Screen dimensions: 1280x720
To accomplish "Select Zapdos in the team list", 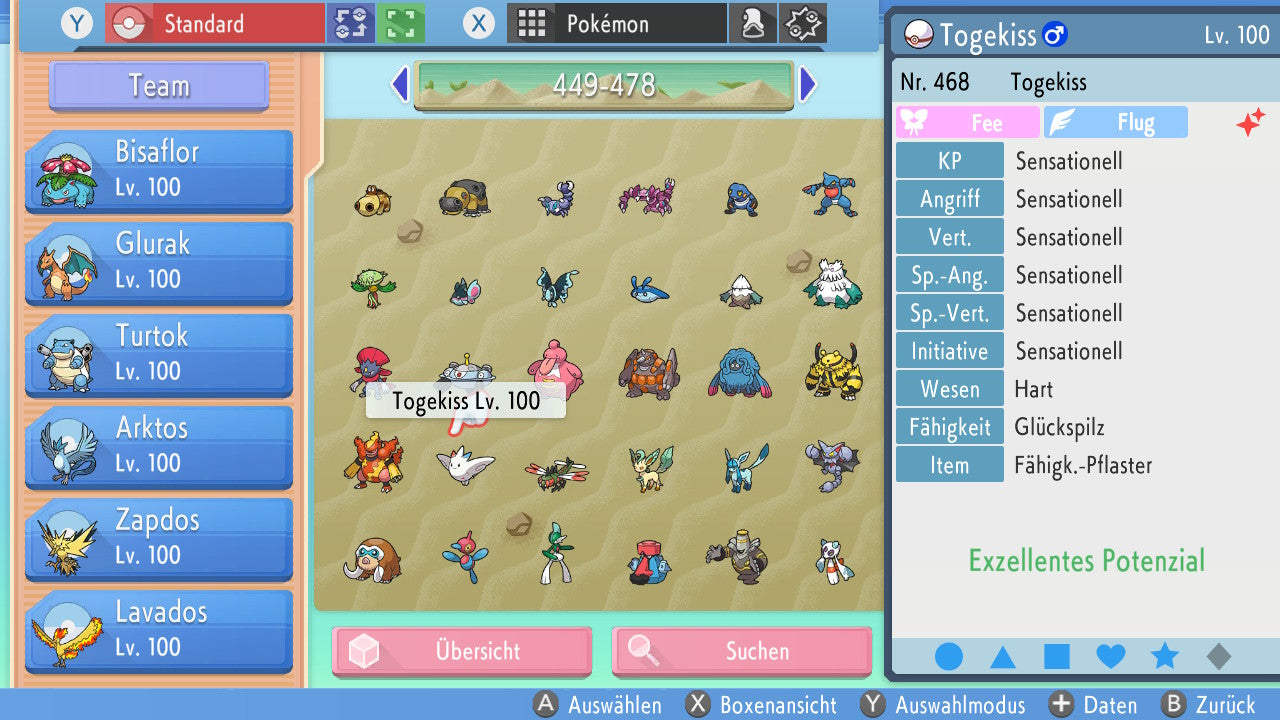I will (159, 538).
